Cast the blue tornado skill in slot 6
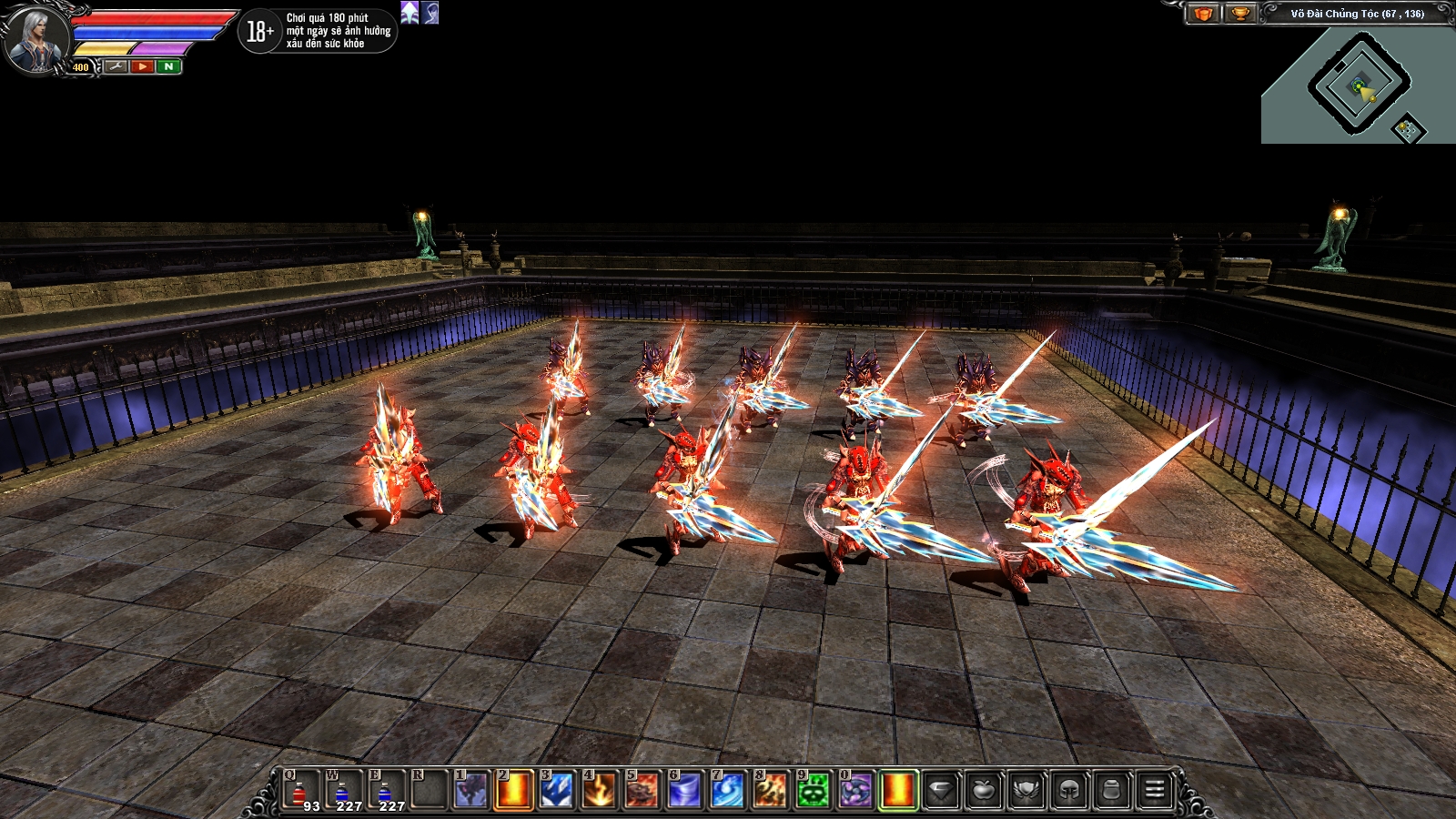1456x819 pixels. (684, 791)
